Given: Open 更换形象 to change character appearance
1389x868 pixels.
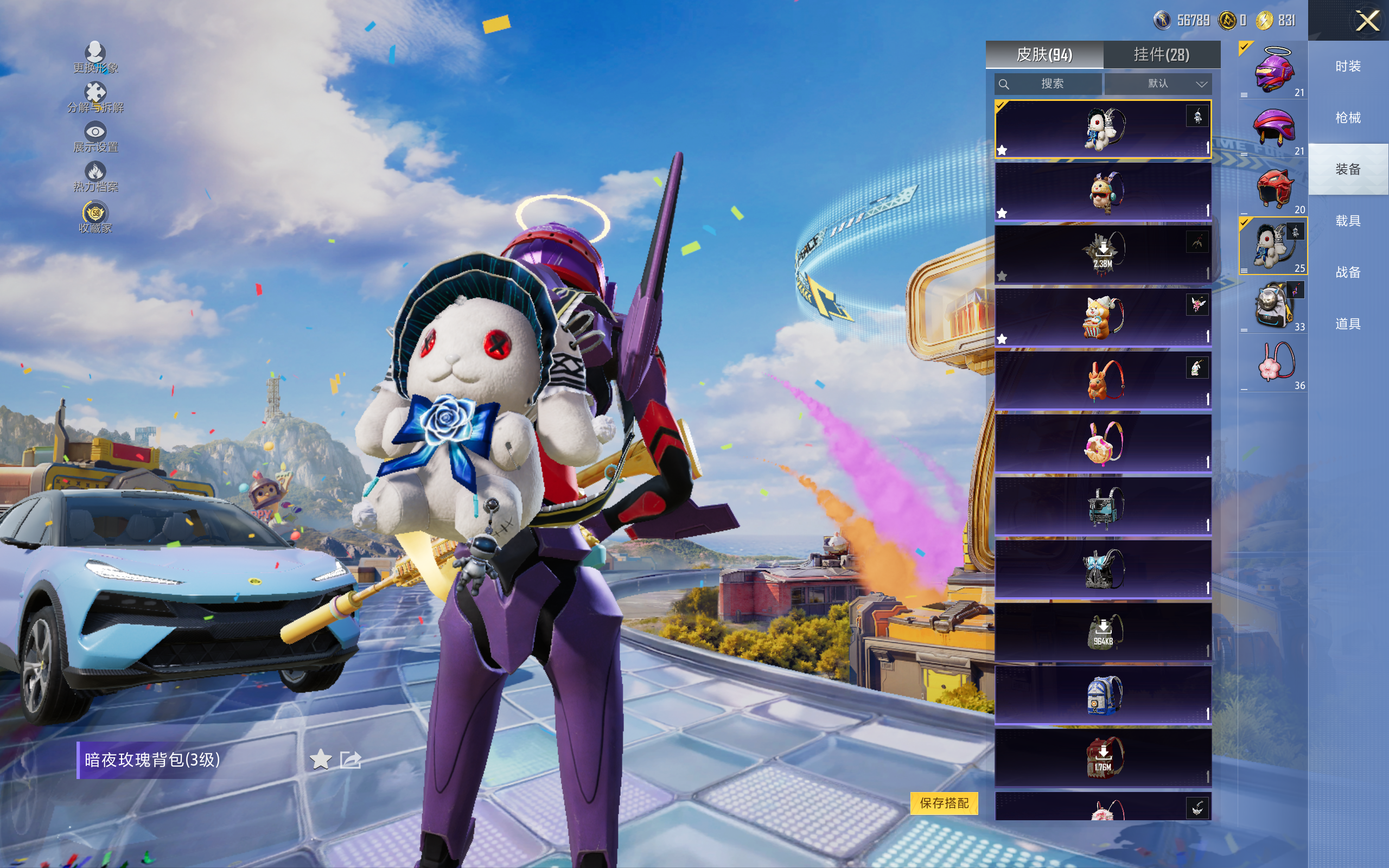Looking at the screenshot, I should click(95, 58).
